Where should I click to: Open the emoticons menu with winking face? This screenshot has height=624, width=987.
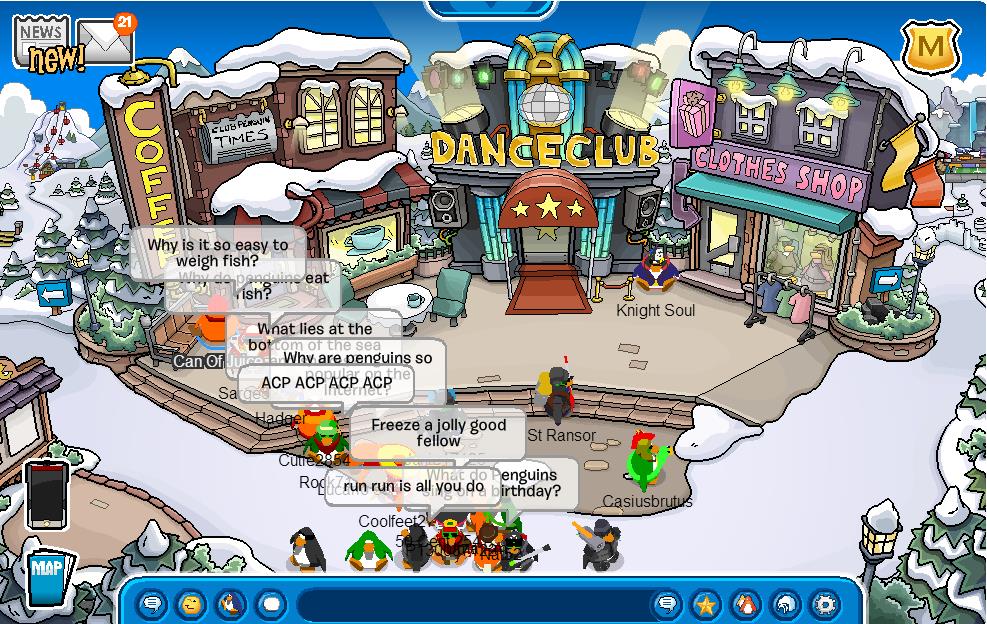coord(191,604)
